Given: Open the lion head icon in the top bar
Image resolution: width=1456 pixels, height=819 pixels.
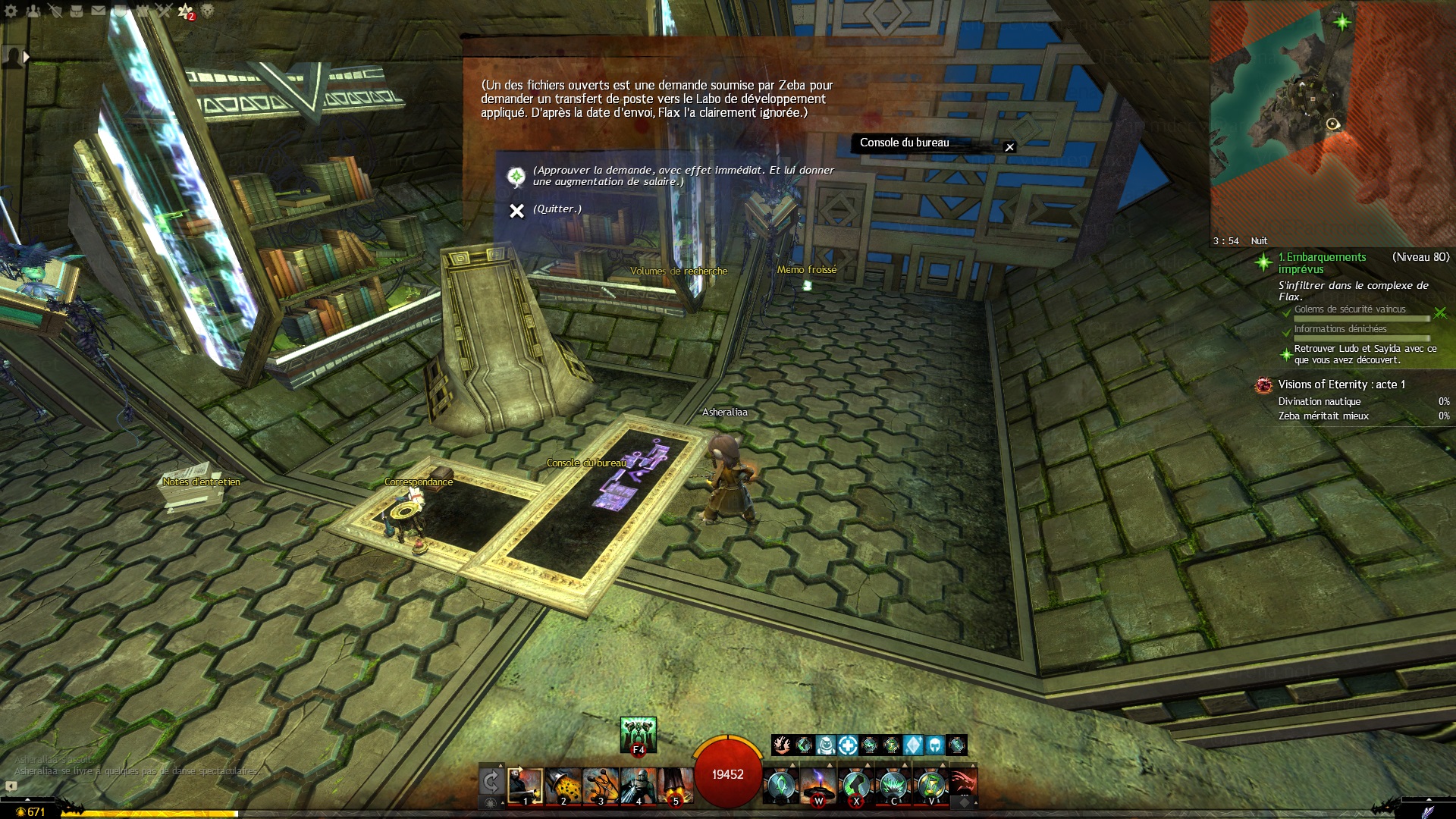Looking at the screenshot, I should tap(207, 11).
